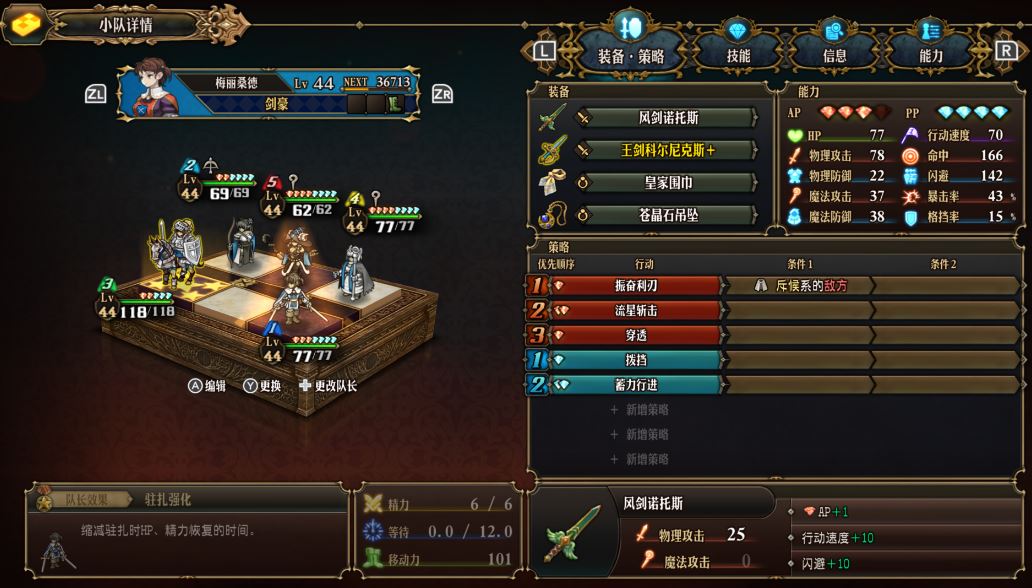Select the 蓄力行进 passive tactic
This screenshot has height=588, width=1032.
pos(636,385)
